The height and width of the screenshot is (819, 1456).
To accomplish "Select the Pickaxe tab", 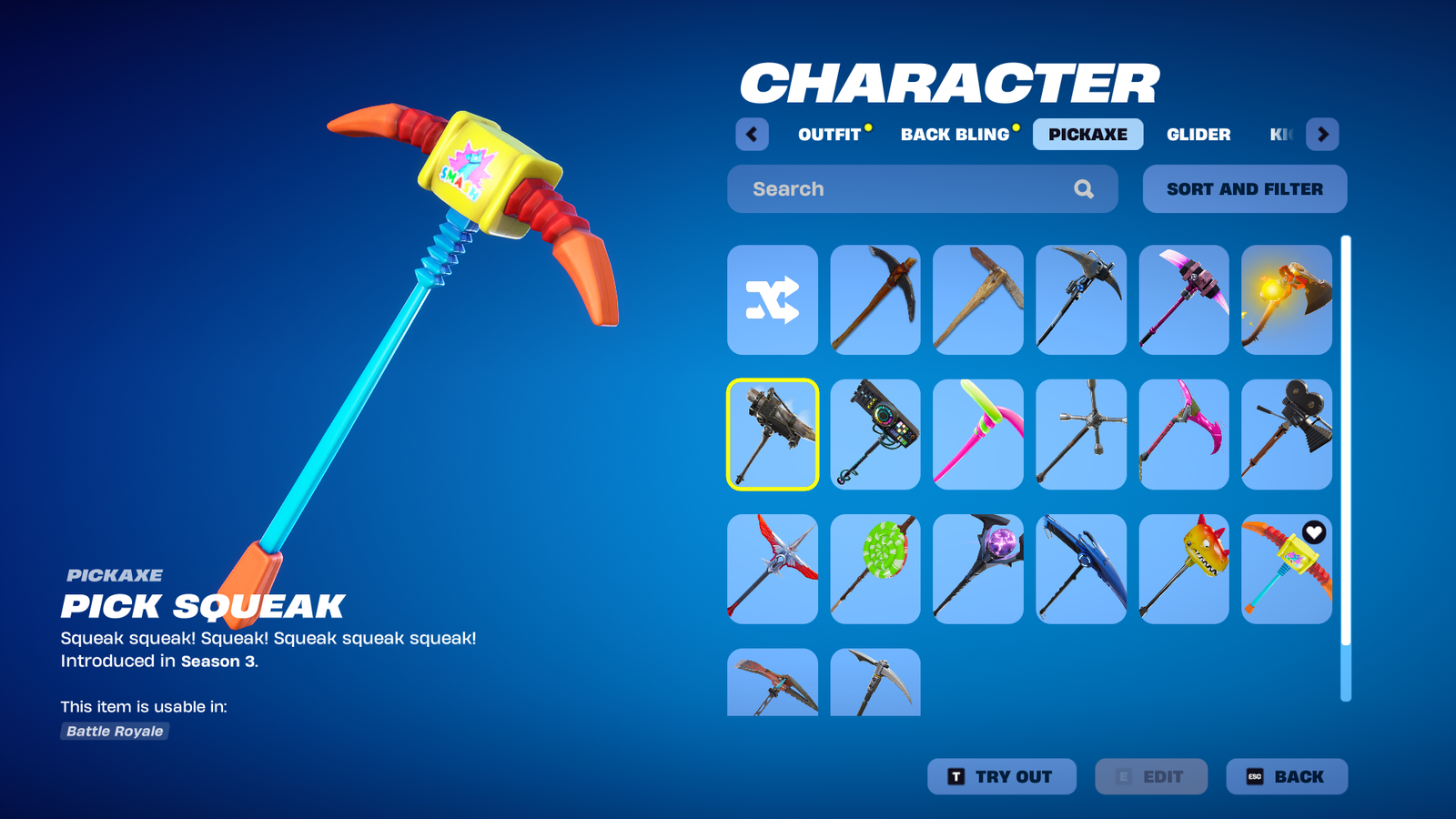I will [1087, 135].
